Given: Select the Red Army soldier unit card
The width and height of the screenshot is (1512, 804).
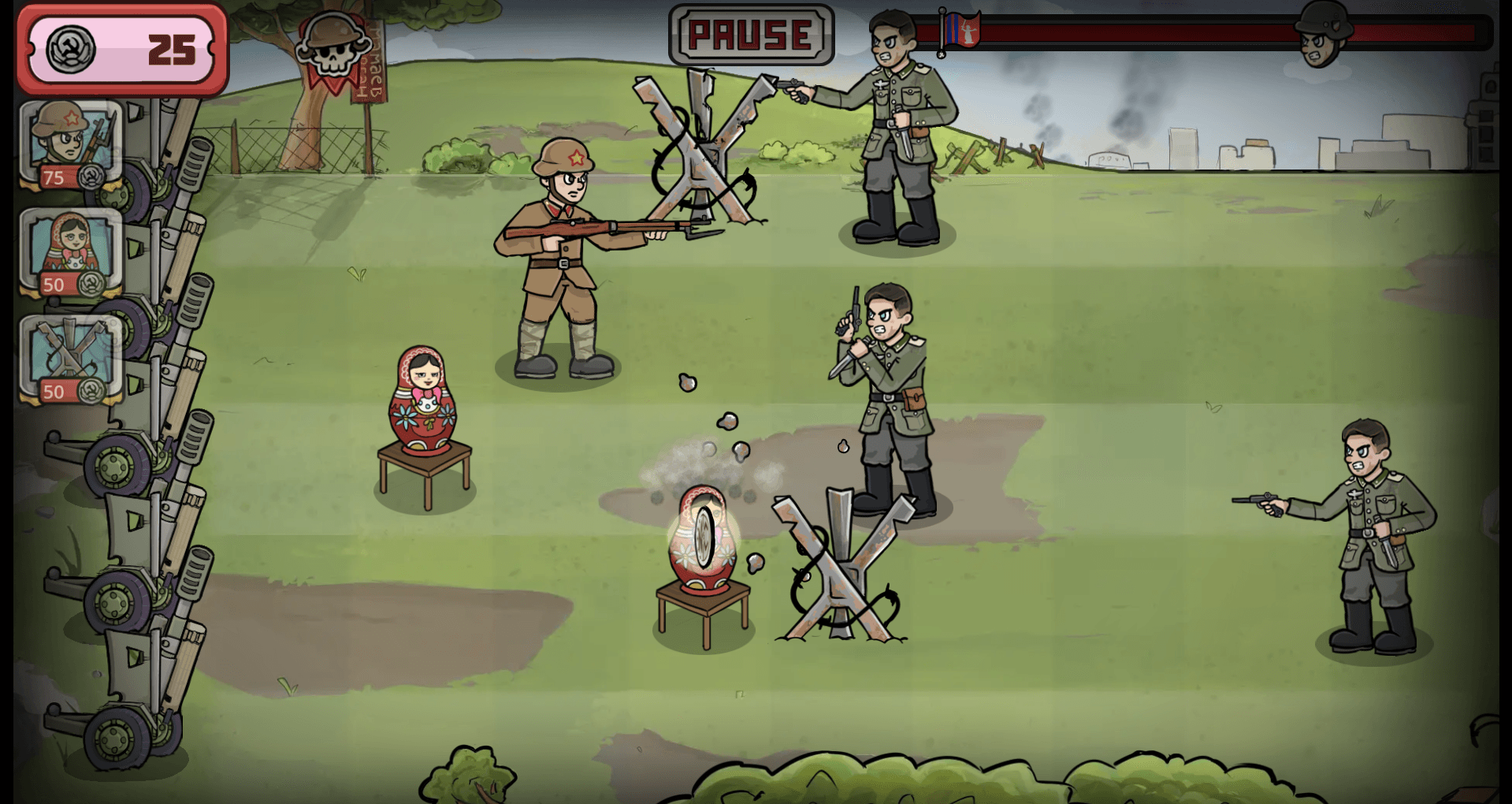Looking at the screenshot, I should pos(69,142).
